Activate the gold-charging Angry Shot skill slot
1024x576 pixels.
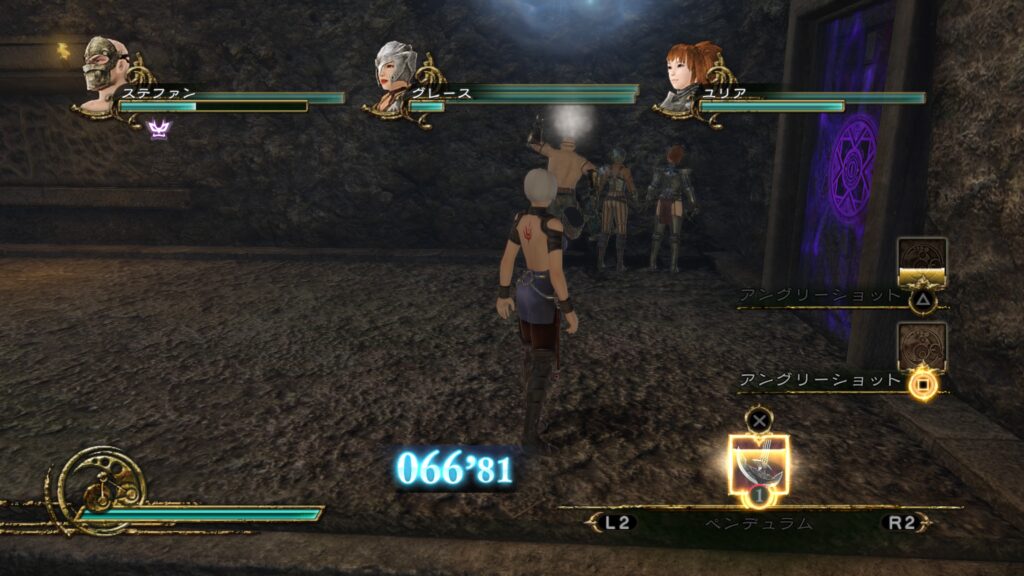pyautogui.click(x=922, y=264)
